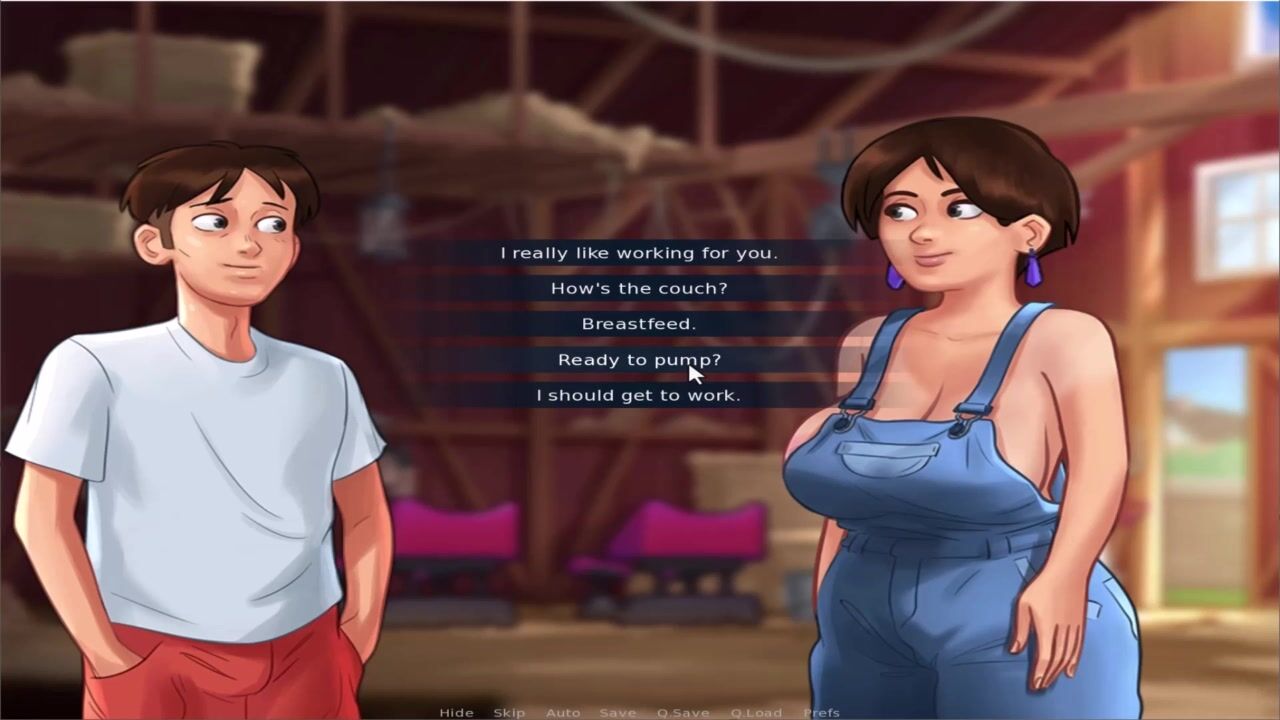Open the Save menu
The height and width of the screenshot is (720, 1280).
[617, 713]
